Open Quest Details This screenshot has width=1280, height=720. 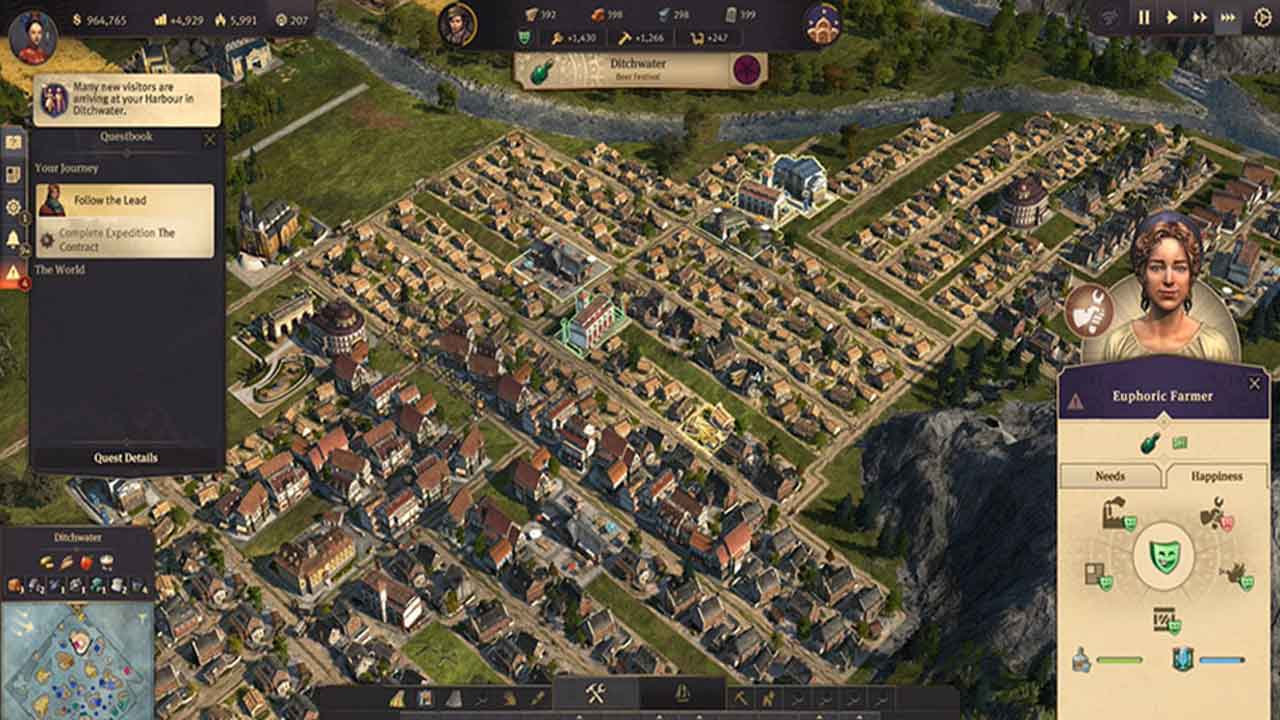(x=126, y=458)
